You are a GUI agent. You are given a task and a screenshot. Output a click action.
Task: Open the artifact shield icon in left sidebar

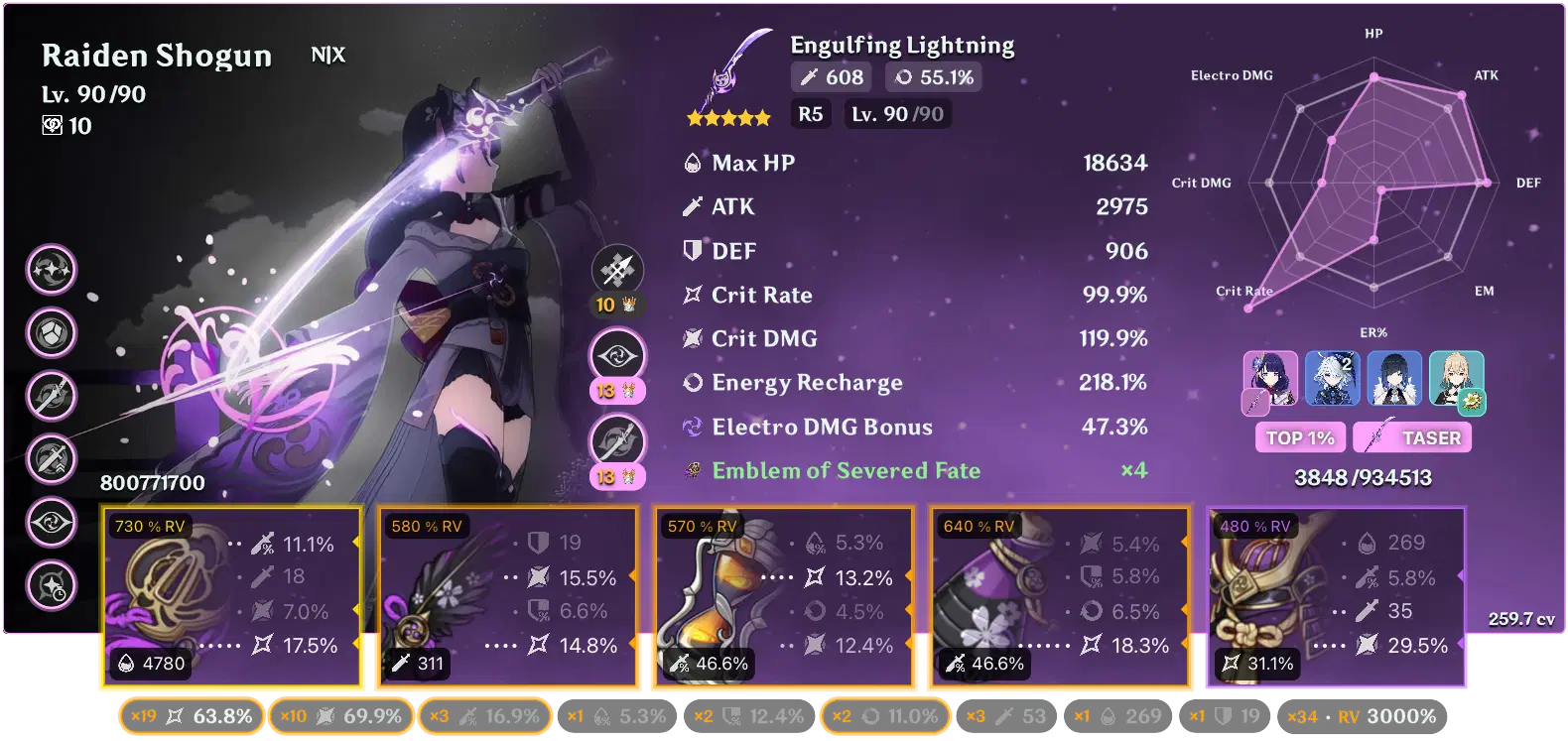(x=51, y=334)
